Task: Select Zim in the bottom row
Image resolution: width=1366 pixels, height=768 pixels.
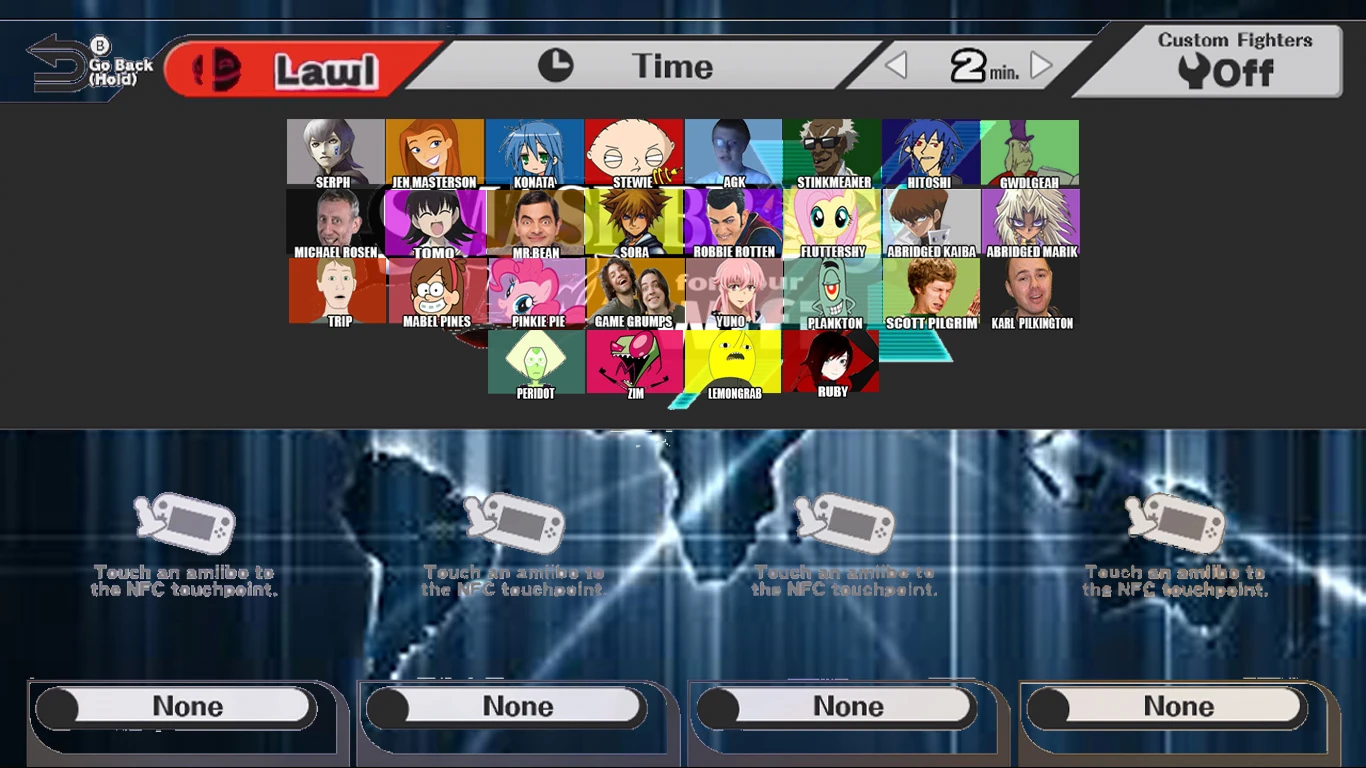Action: (634, 363)
